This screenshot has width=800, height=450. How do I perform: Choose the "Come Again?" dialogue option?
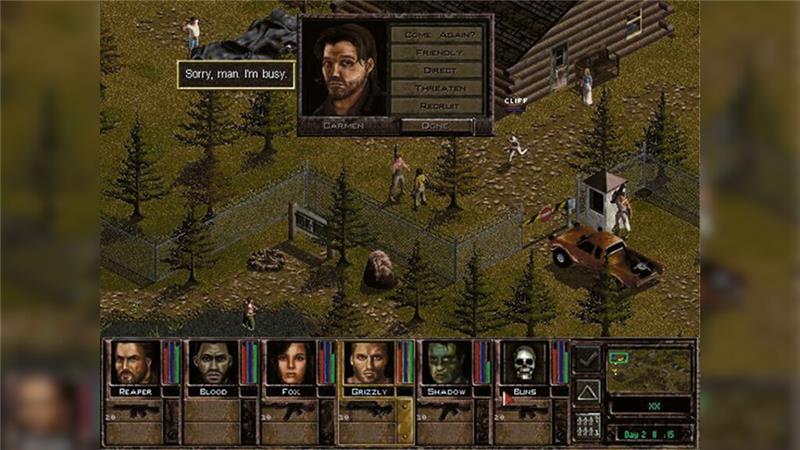(x=436, y=34)
